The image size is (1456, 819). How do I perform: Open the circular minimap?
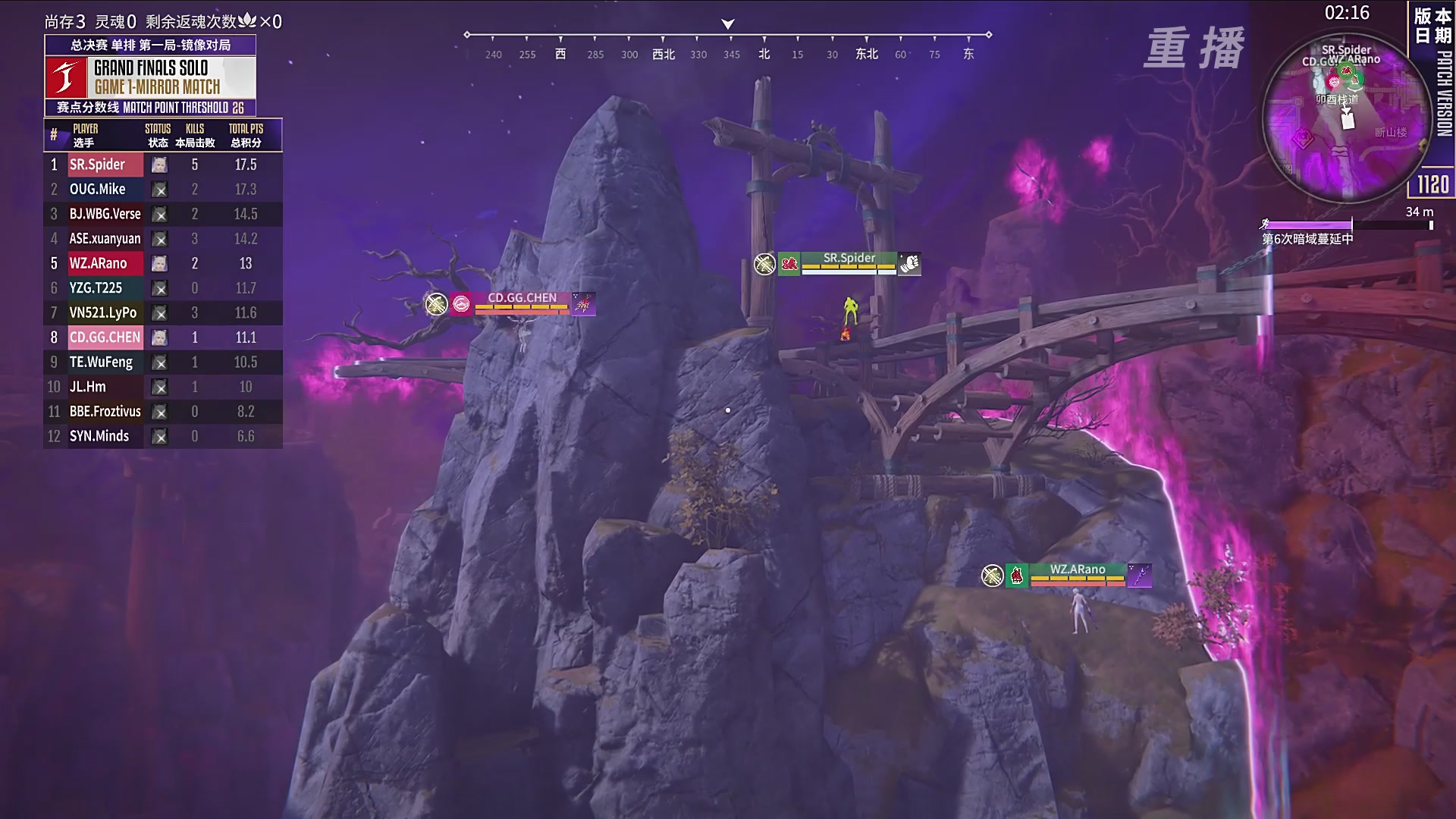(1345, 118)
